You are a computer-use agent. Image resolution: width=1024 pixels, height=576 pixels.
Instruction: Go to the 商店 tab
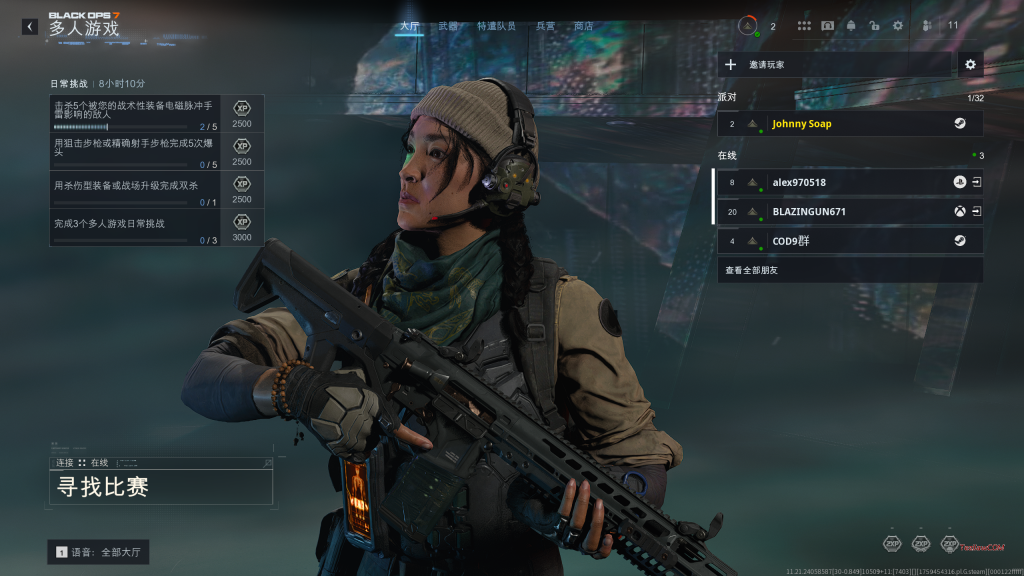pos(584,26)
